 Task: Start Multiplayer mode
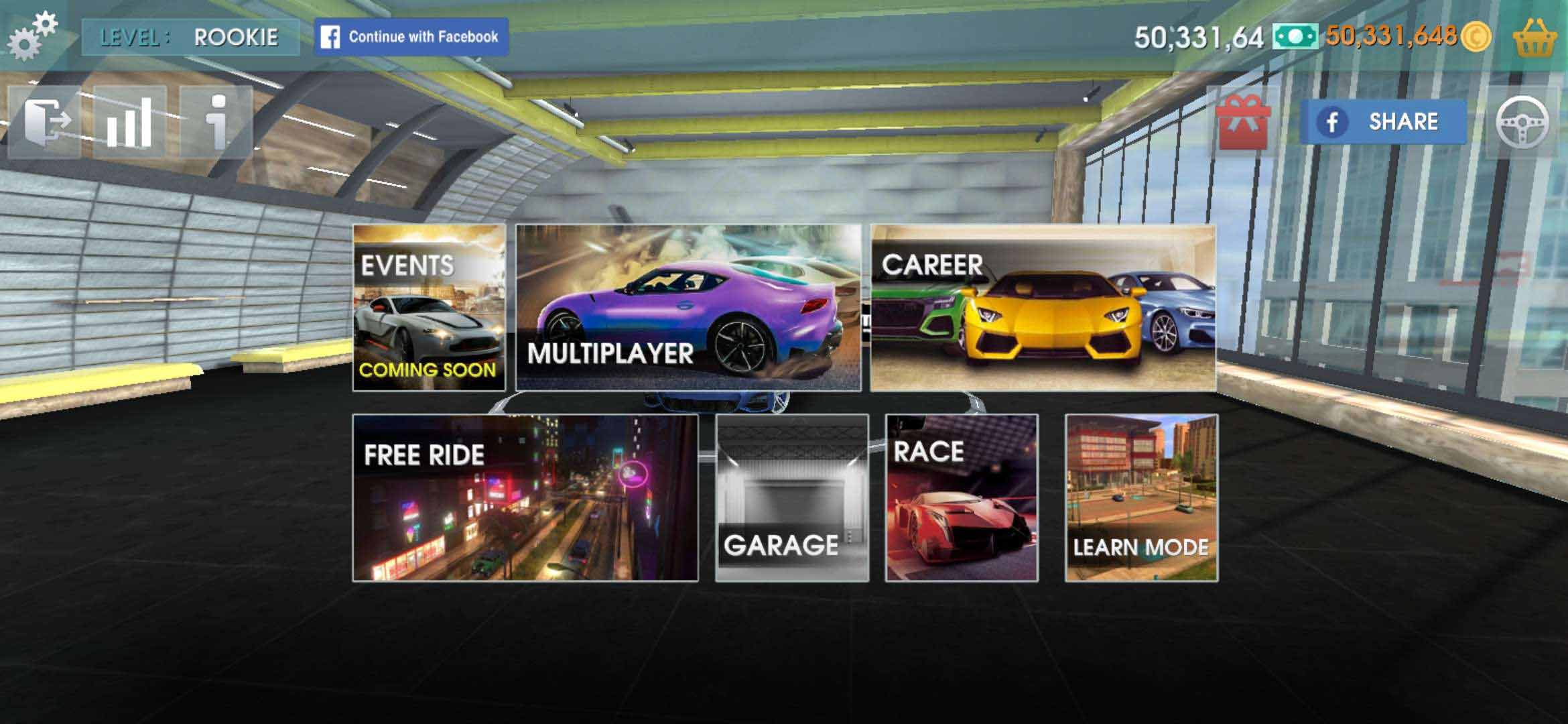pos(688,308)
